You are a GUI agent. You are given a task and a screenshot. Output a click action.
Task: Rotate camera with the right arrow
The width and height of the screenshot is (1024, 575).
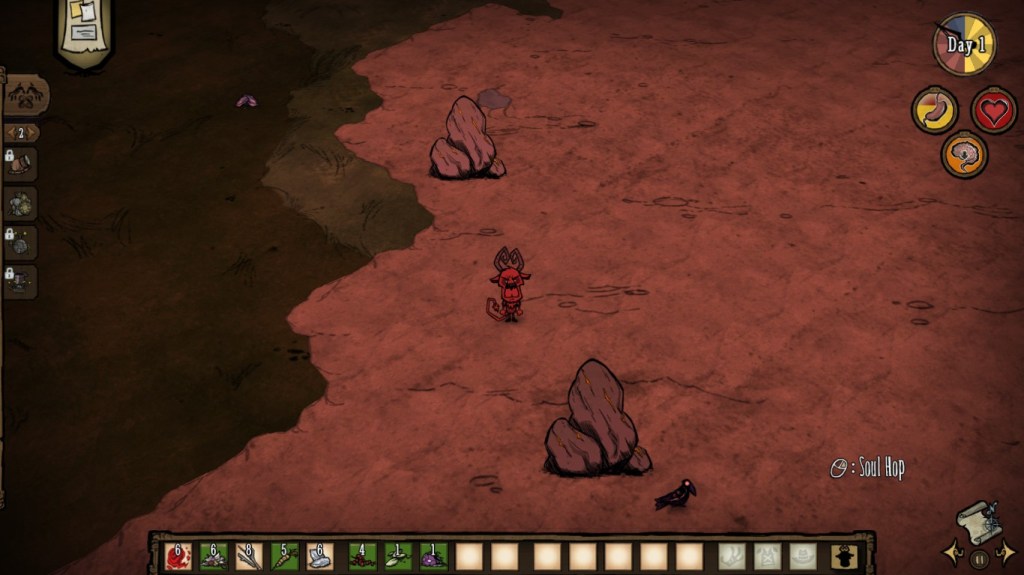(x=1009, y=554)
